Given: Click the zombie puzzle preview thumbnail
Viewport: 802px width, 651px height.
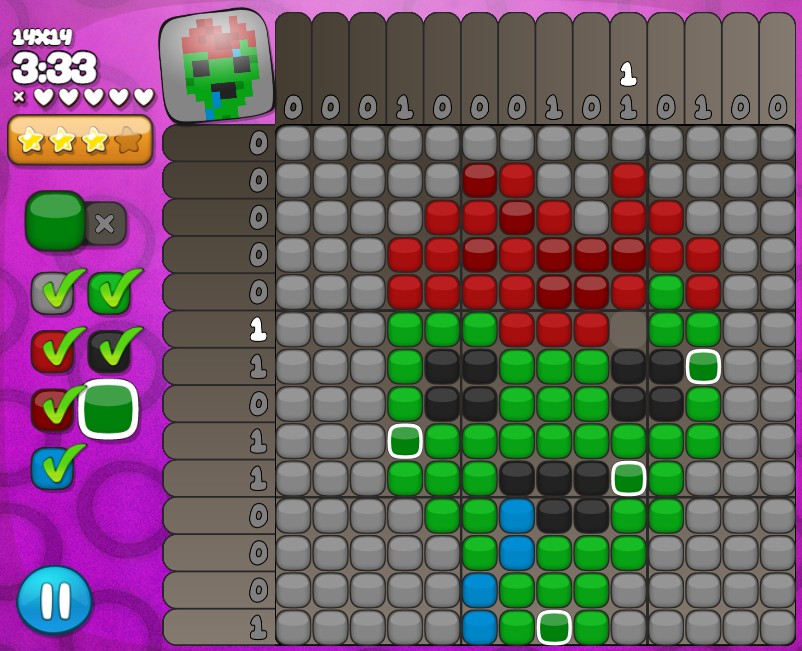Looking at the screenshot, I should (x=217, y=66).
